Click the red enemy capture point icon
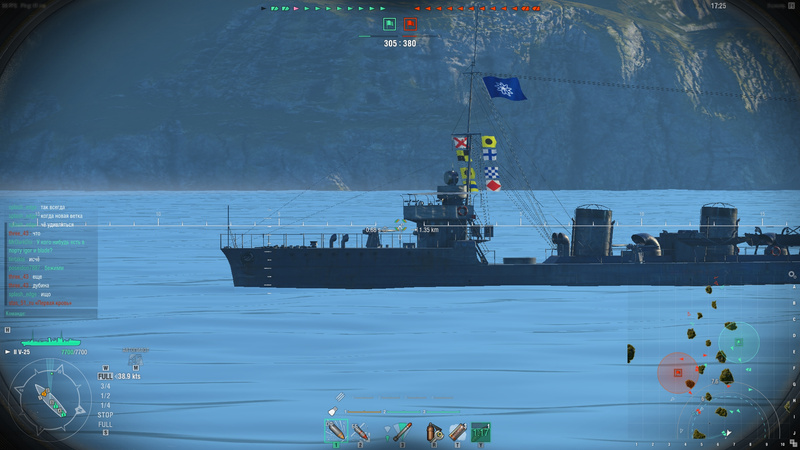This screenshot has width=800, height=450. (410, 24)
